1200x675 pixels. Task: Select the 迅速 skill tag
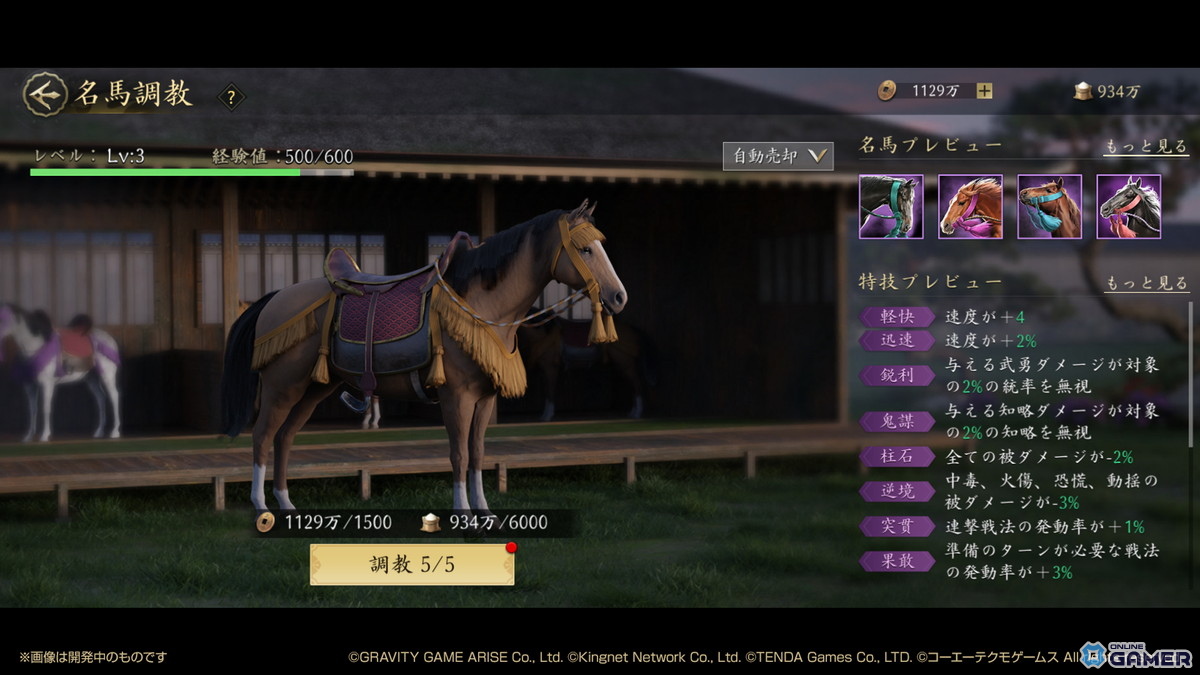(897, 341)
